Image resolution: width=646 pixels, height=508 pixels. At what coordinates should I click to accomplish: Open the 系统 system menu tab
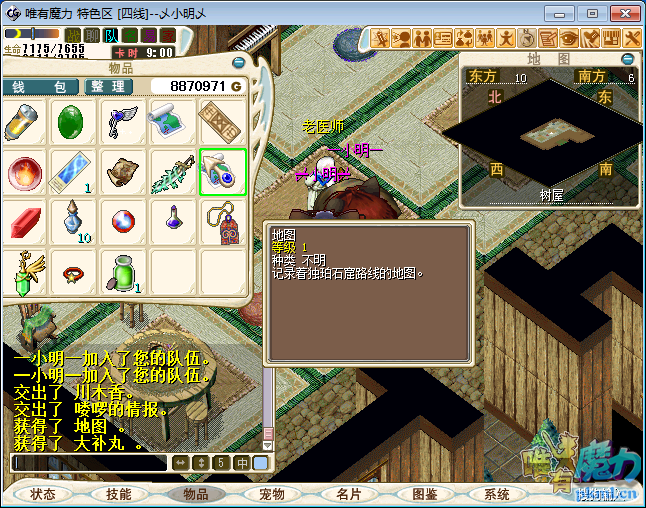click(x=497, y=494)
